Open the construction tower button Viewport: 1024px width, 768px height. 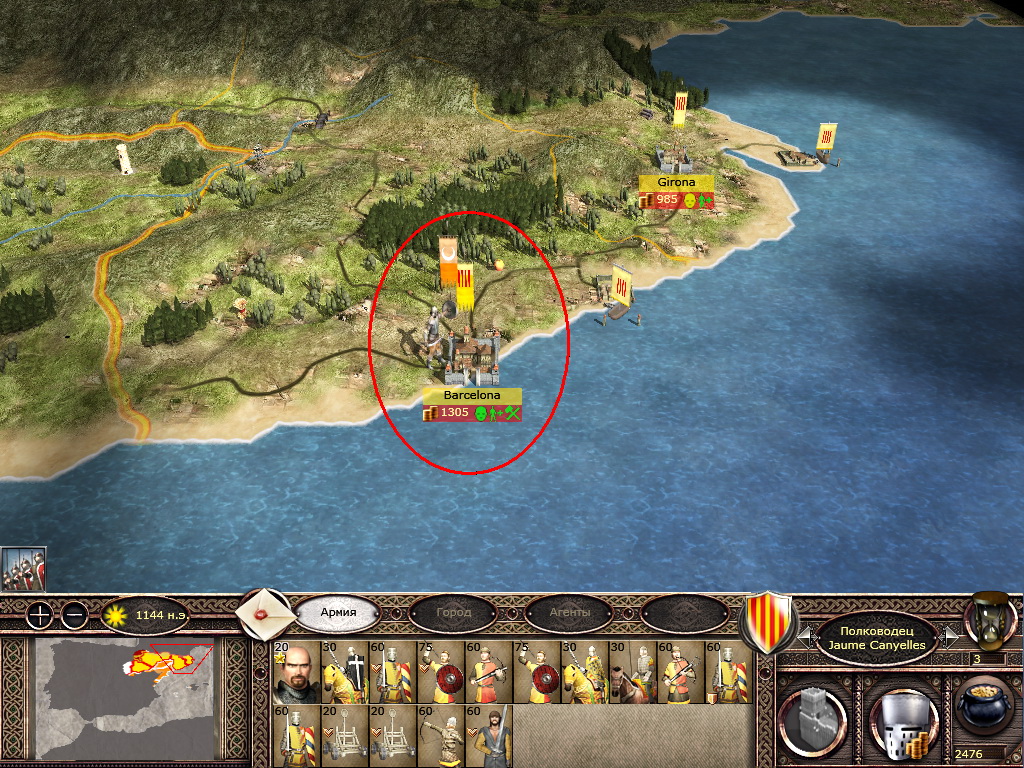tap(814, 720)
